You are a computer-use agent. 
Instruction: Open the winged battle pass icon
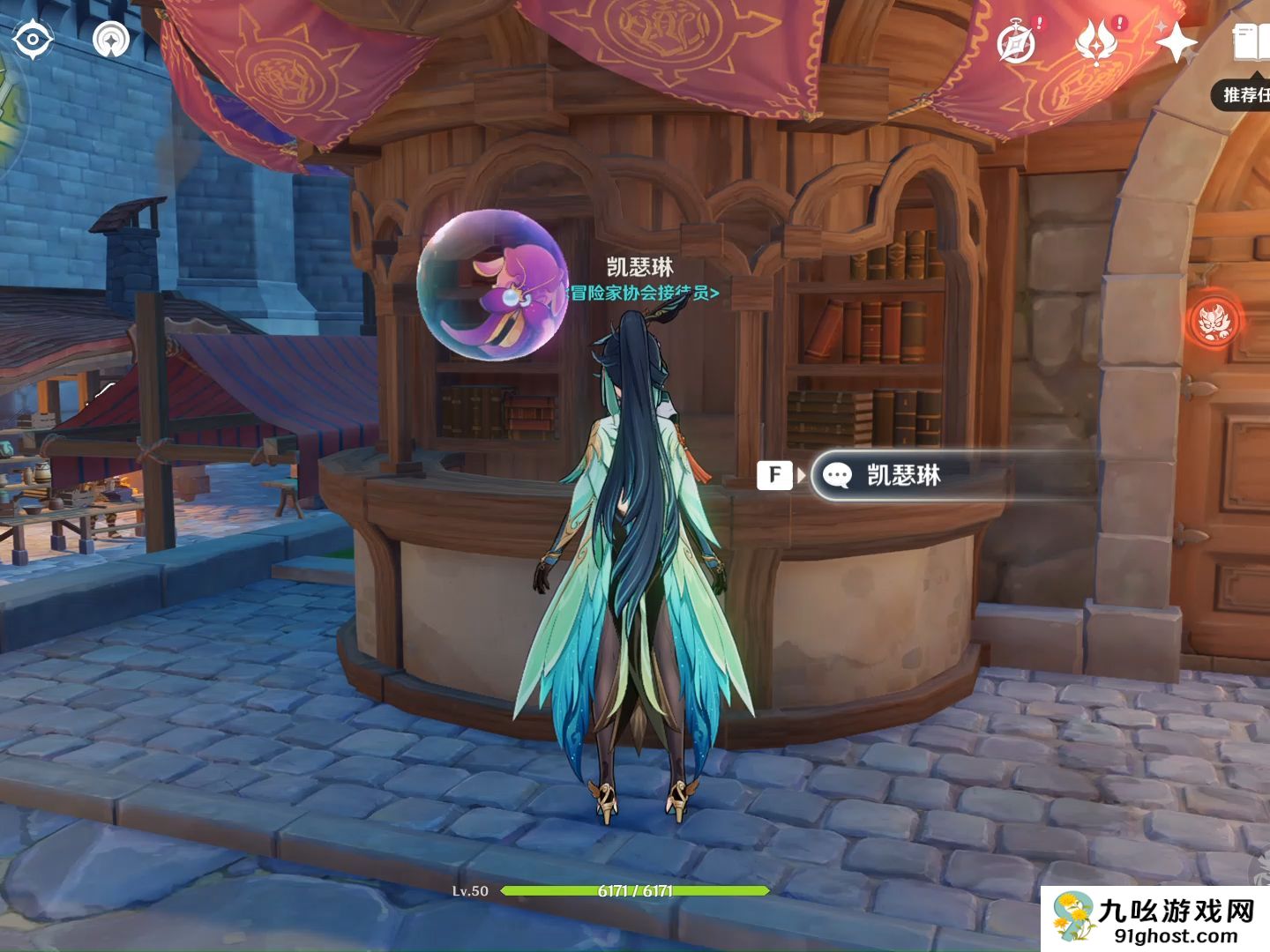(1098, 42)
